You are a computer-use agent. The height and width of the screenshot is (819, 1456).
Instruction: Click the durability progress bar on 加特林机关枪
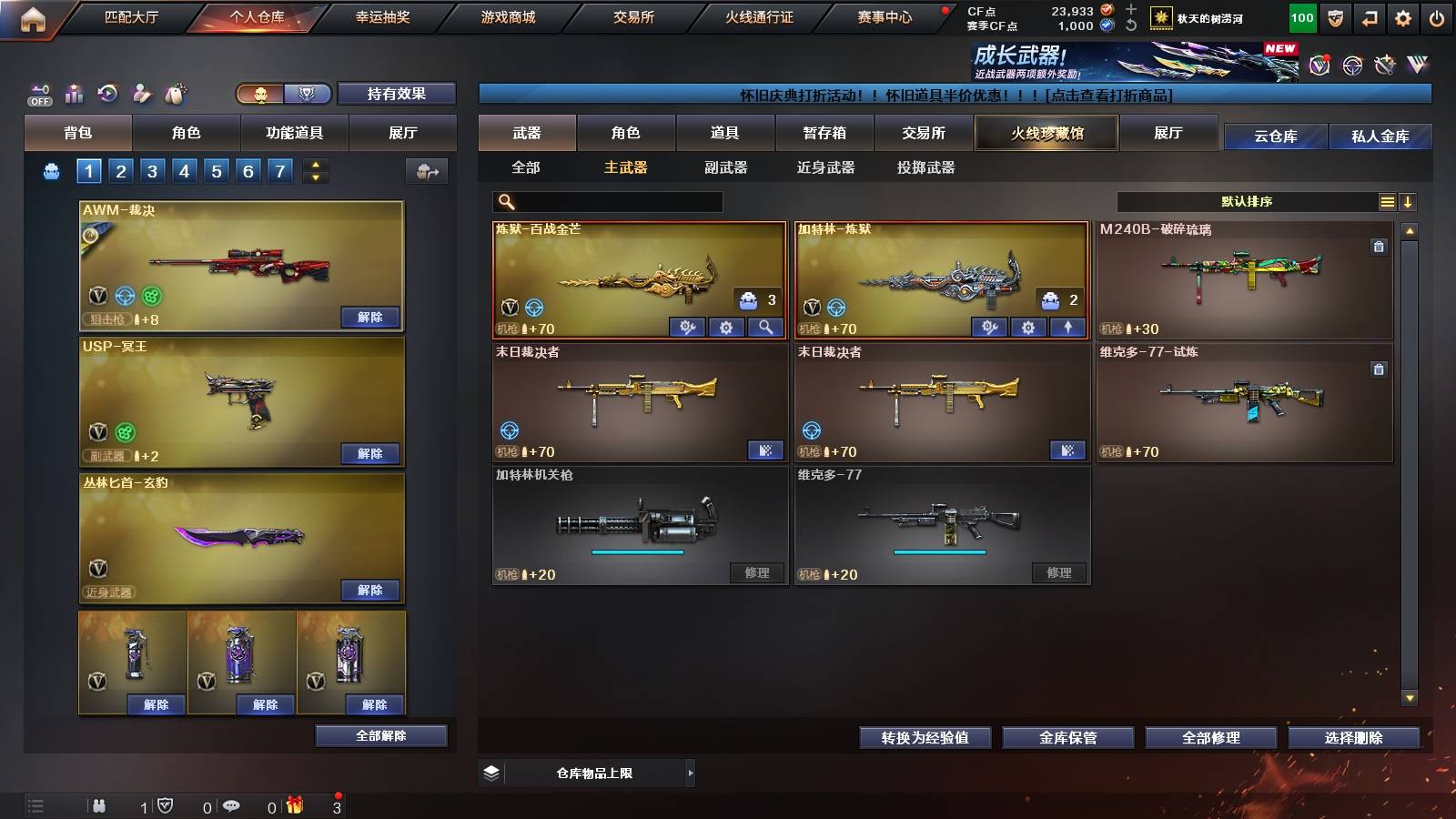point(637,551)
